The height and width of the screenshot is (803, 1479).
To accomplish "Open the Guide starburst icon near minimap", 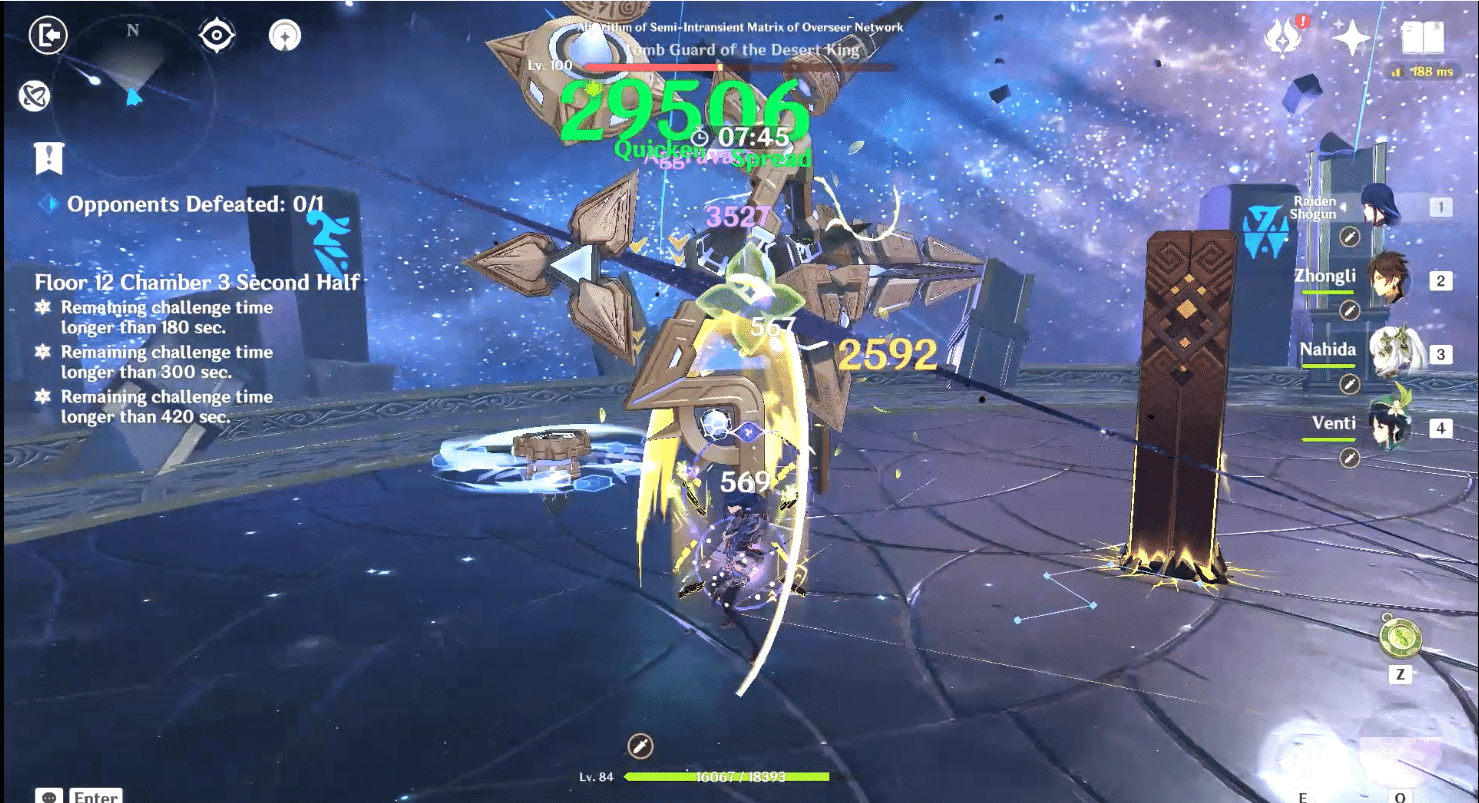I will [x=283, y=33].
